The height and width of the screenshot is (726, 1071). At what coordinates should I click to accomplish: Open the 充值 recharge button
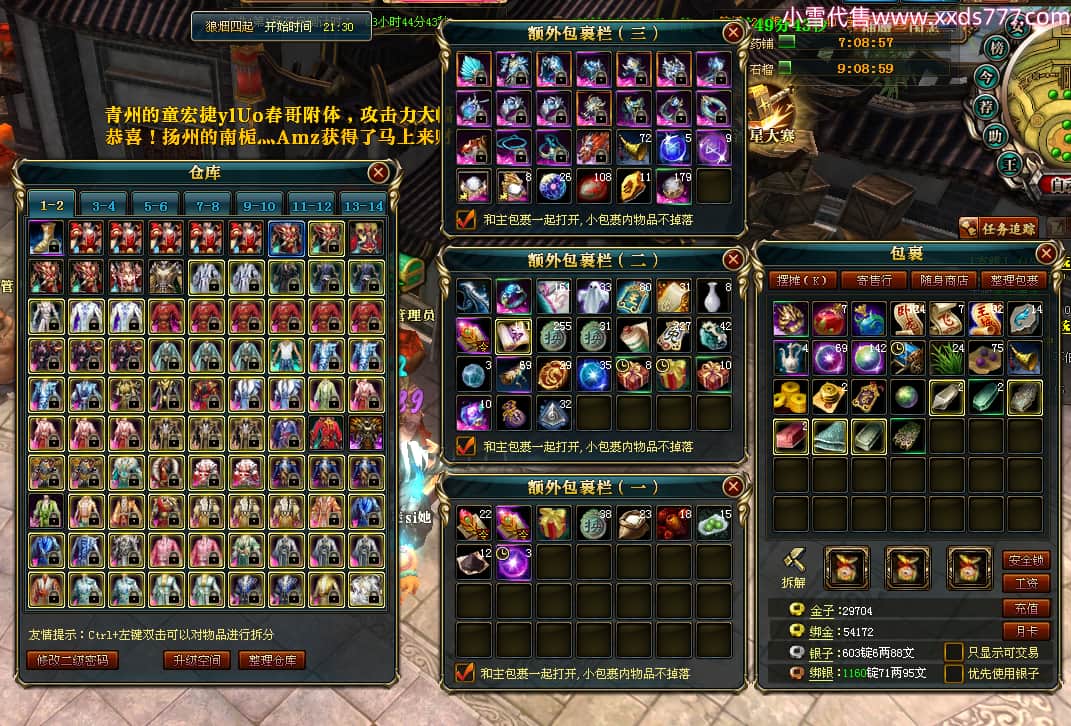coord(1026,607)
